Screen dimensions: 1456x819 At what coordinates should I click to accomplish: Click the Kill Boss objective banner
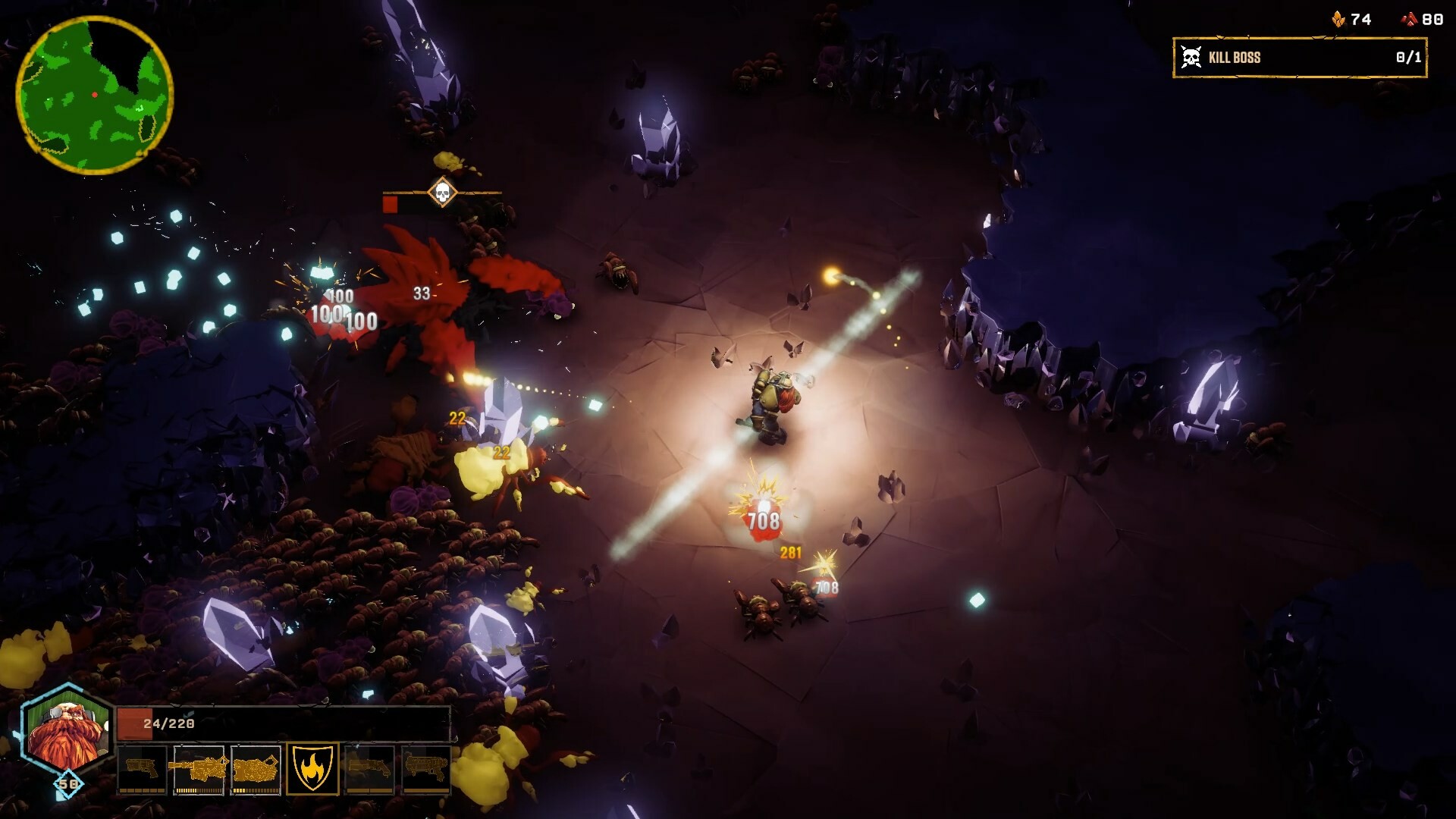coord(1301,55)
